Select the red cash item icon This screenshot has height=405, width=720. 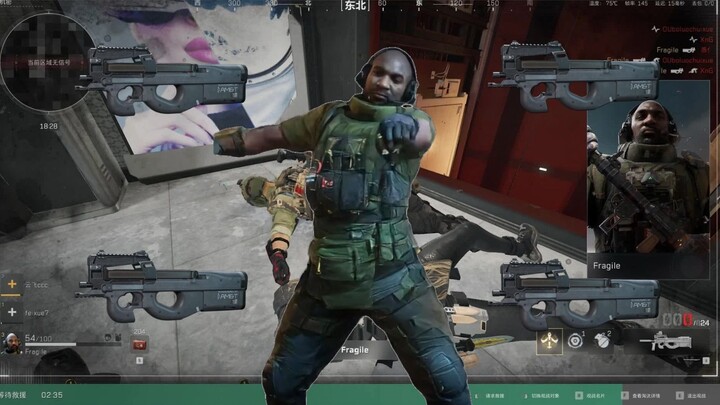[x=139, y=344]
